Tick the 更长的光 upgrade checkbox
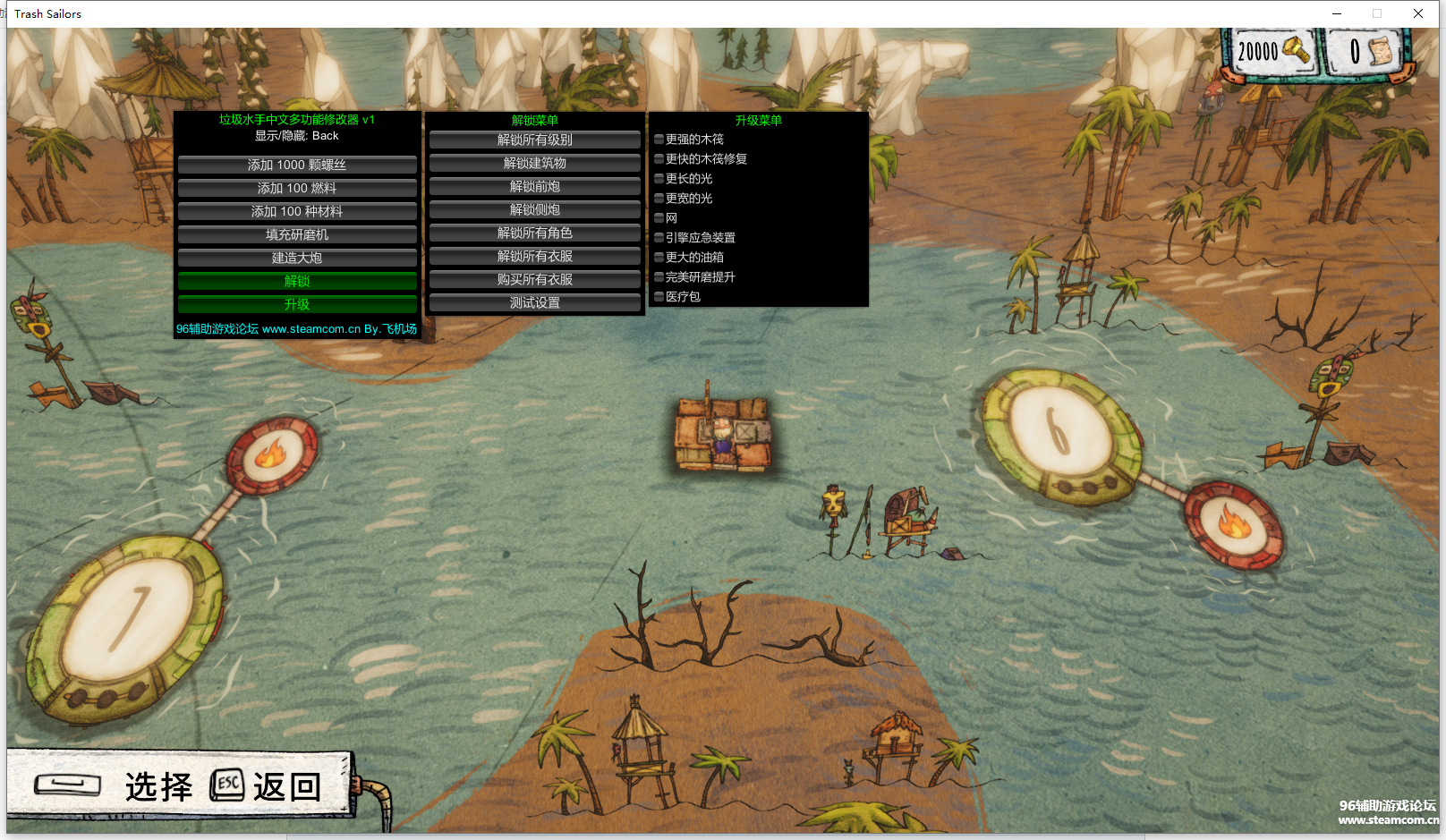1446x840 pixels. click(x=659, y=179)
